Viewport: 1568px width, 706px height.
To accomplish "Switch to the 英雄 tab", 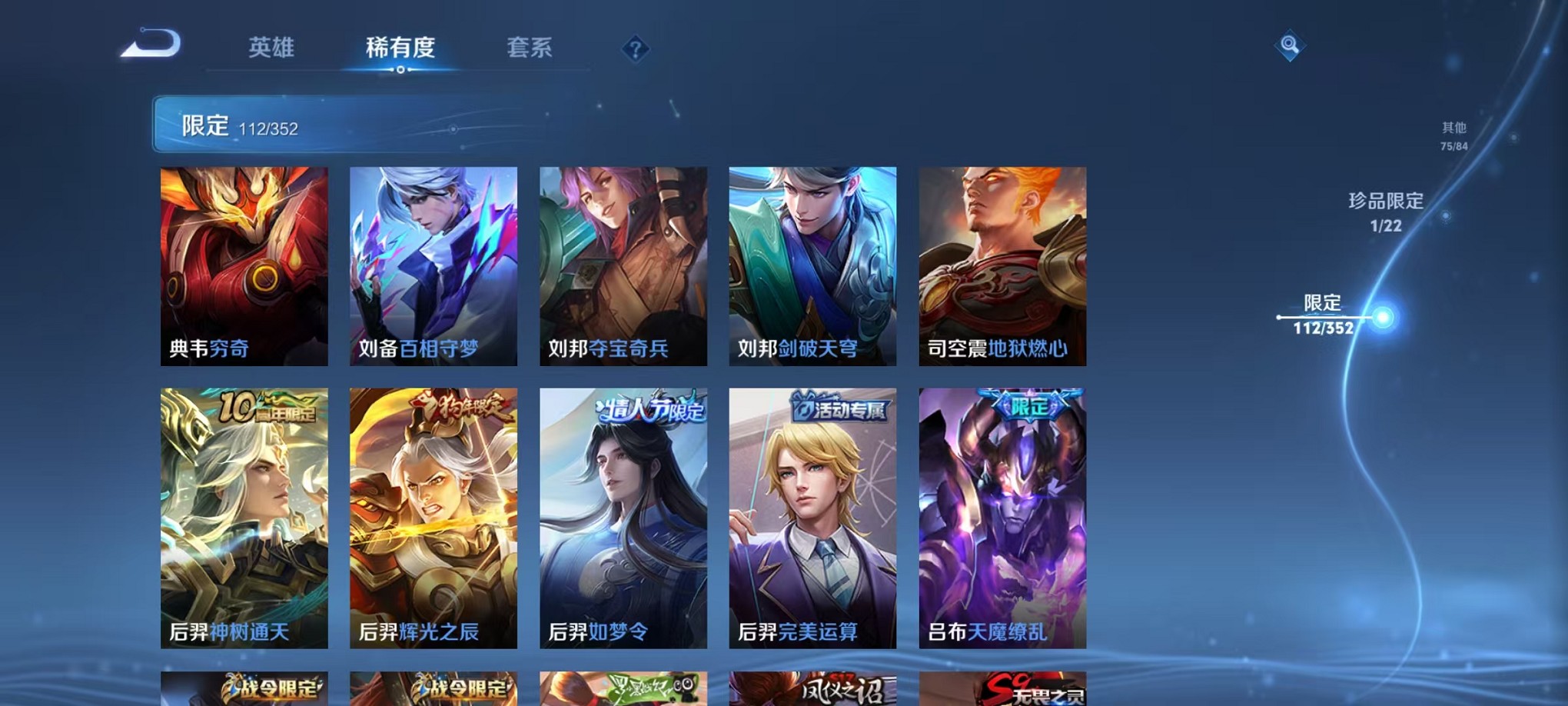I will [x=271, y=48].
